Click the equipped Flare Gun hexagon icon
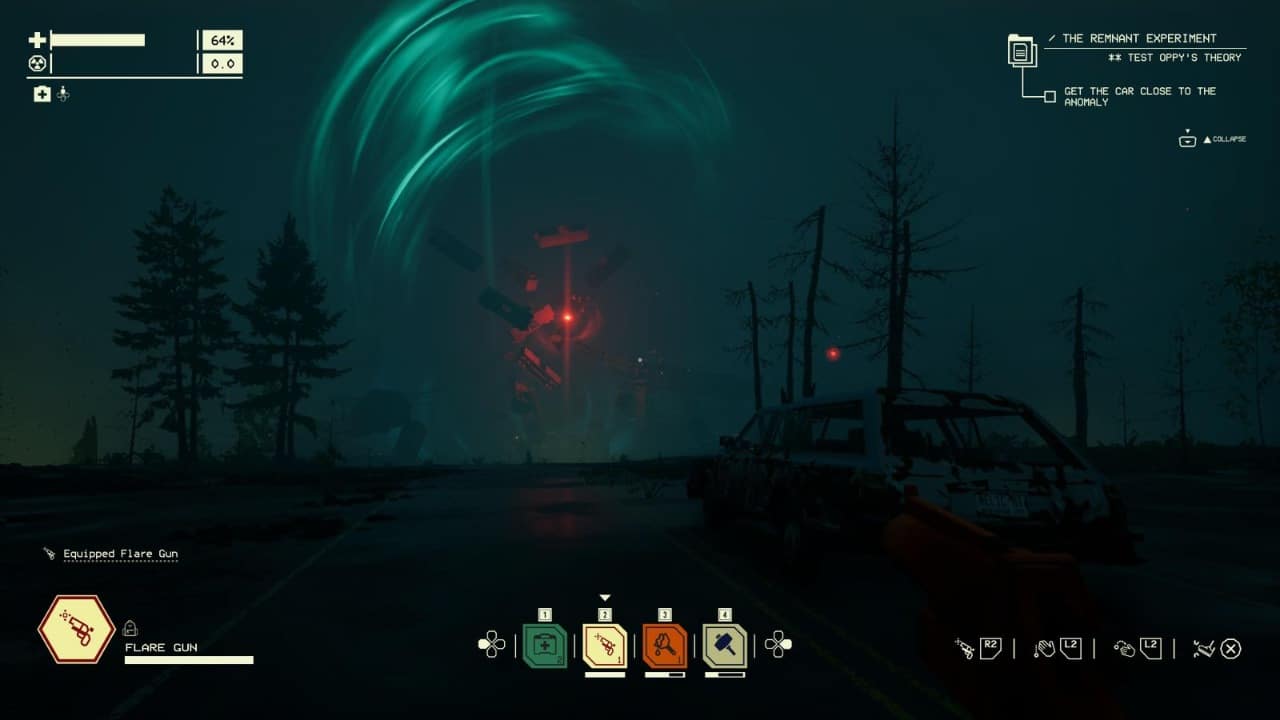1280x720 pixels. [76, 629]
